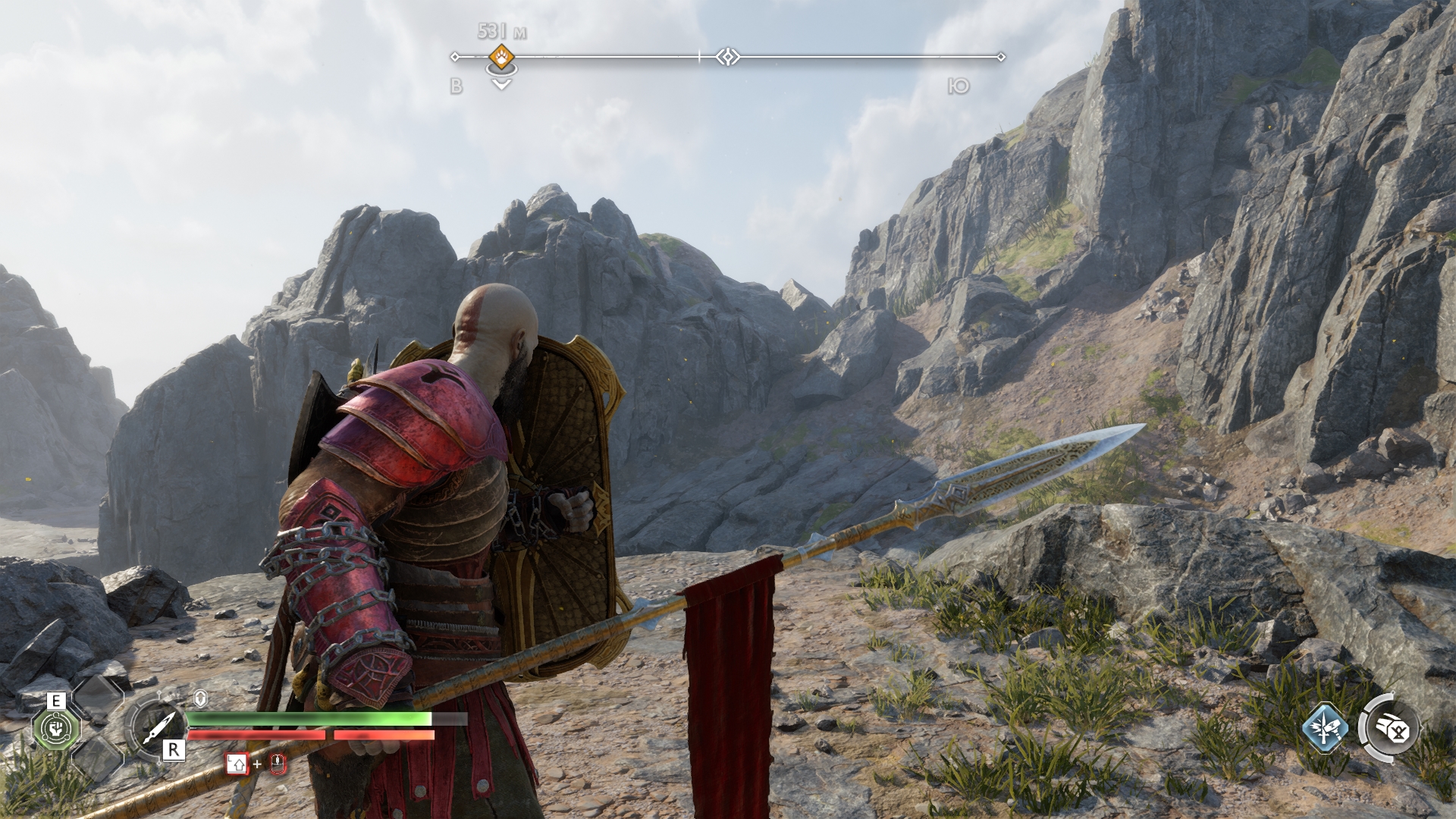Viewport: 1456px width, 819px height.
Task: Click the orange paw objective marker on compass
Action: [501, 56]
